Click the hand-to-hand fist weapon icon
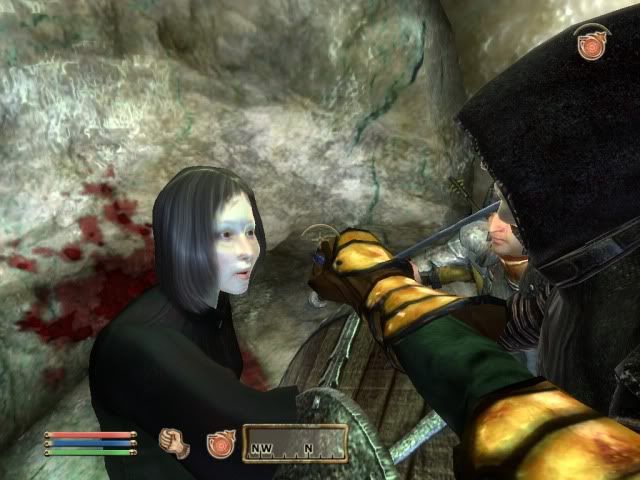The width and height of the screenshot is (640, 480). pos(175,442)
